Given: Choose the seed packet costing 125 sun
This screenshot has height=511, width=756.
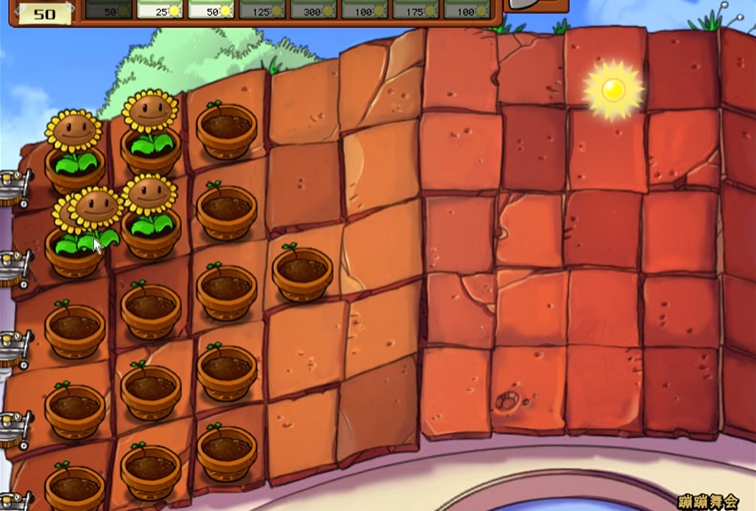Looking at the screenshot, I should pos(261,9).
